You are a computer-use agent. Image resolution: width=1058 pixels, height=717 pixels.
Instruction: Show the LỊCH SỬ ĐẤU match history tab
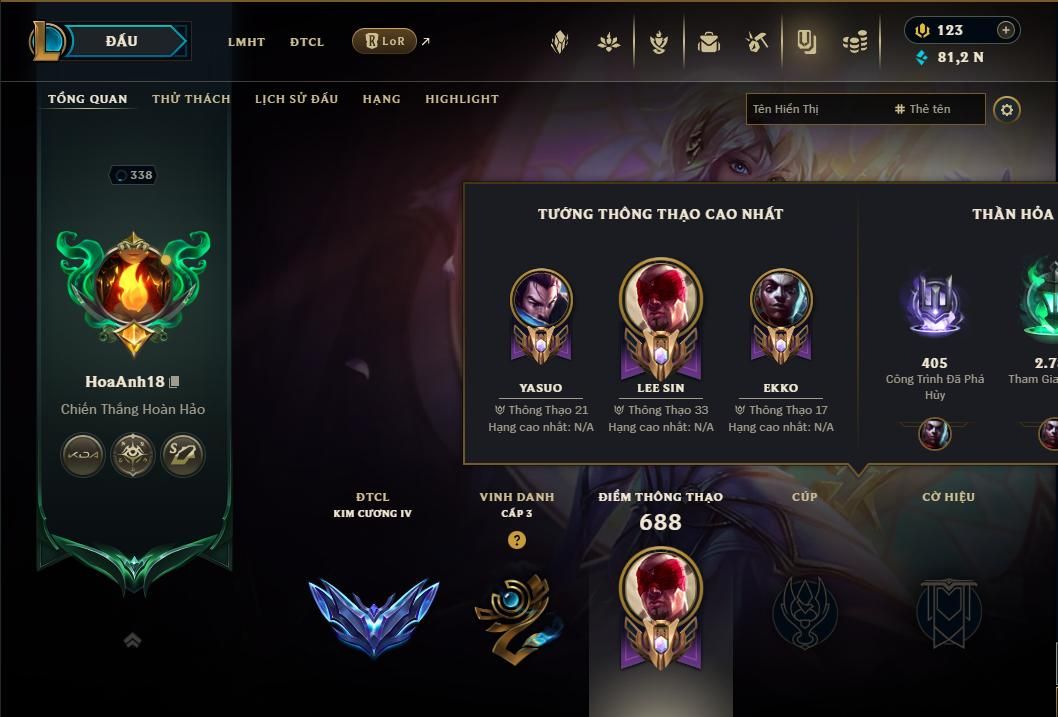296,99
